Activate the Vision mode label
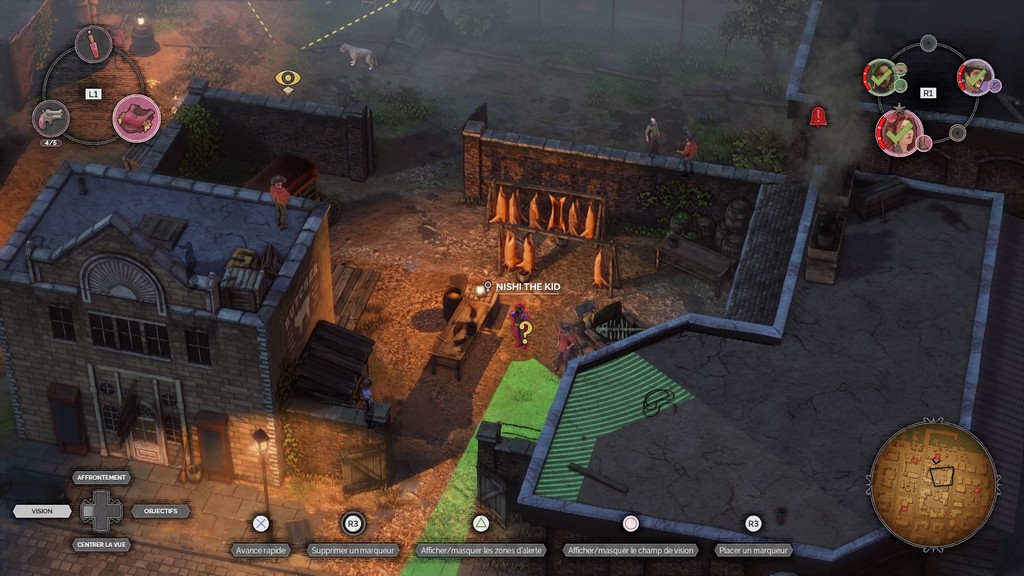The width and height of the screenshot is (1024, 576). [x=42, y=511]
